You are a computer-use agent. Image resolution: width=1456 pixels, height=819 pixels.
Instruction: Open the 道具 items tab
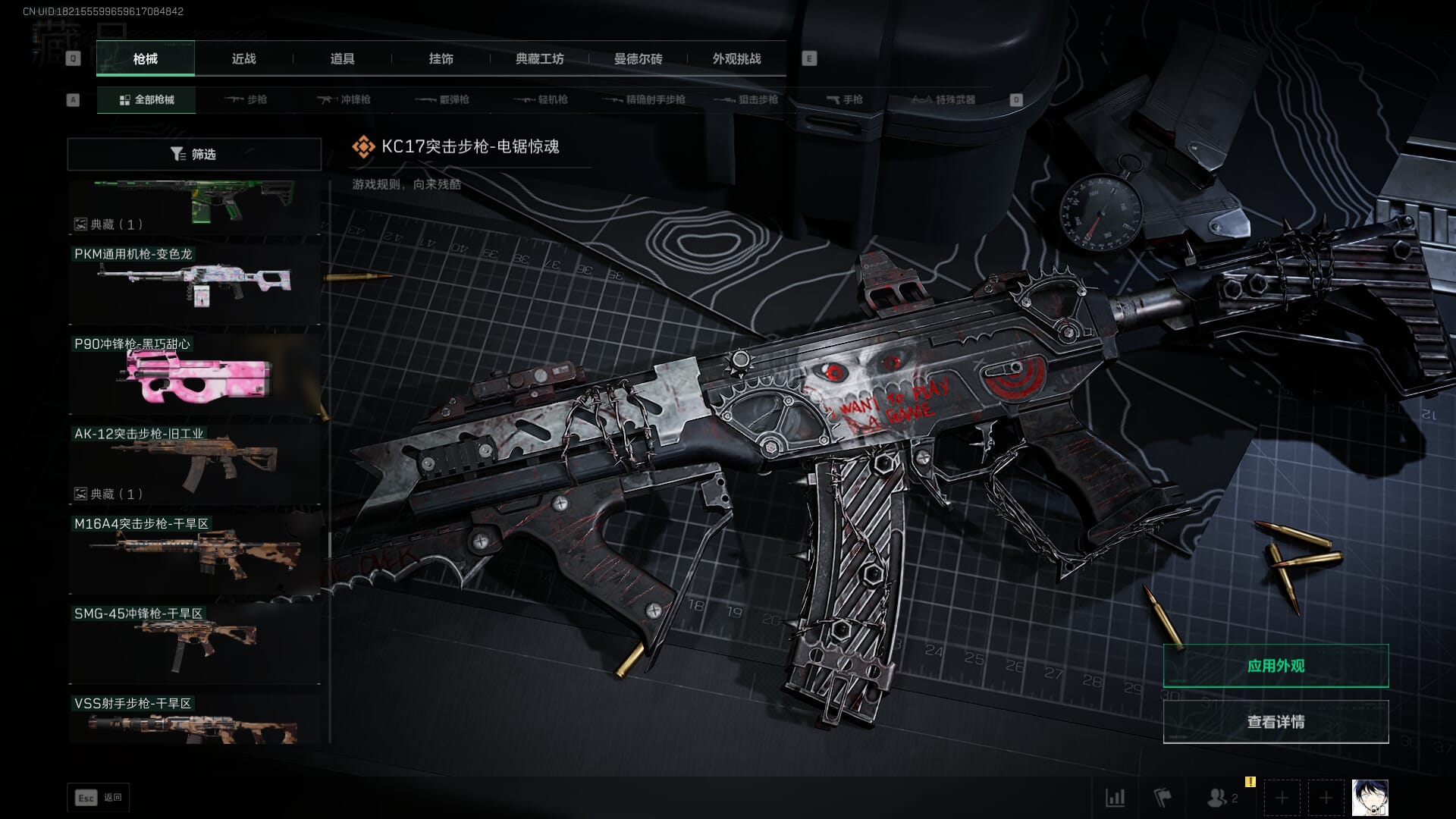point(342,58)
